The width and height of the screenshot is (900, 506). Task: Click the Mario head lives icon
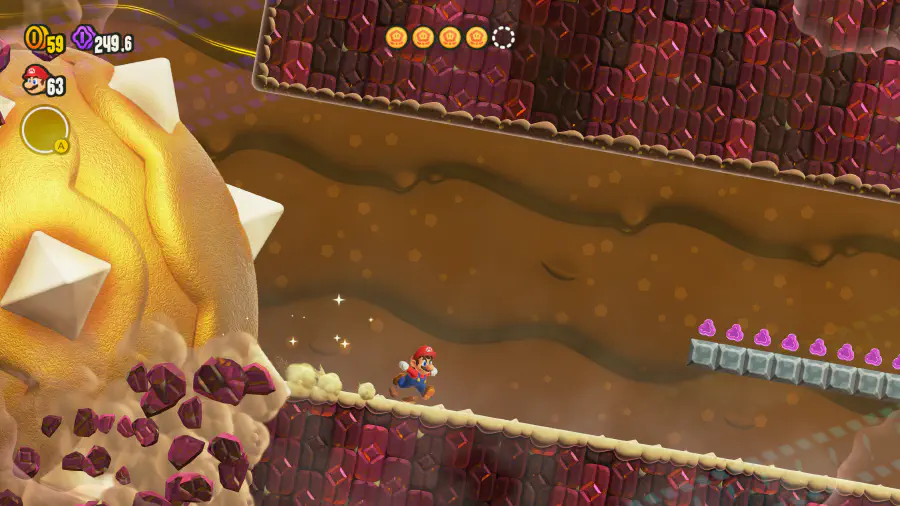pyautogui.click(x=35, y=79)
